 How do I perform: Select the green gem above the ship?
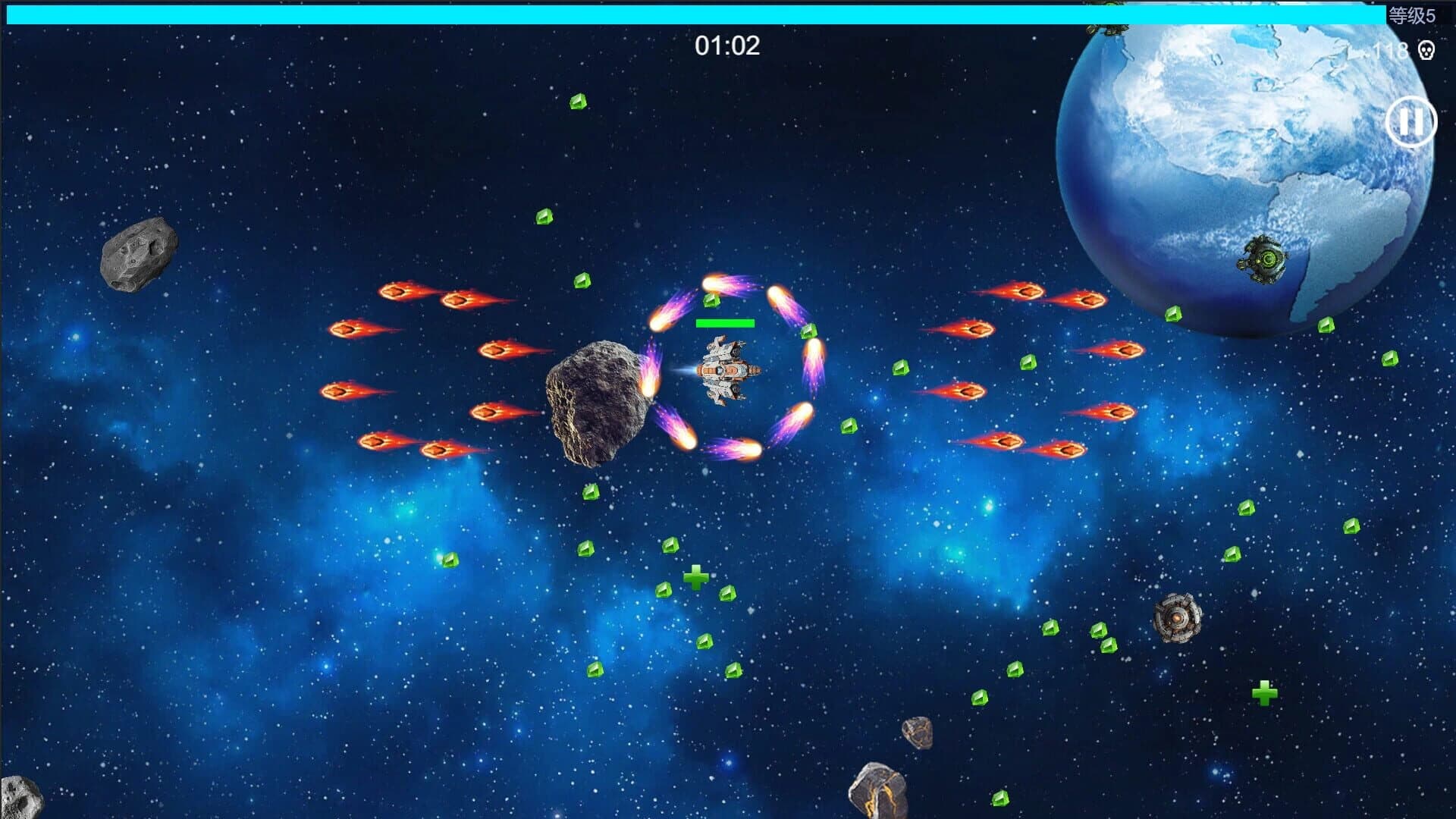(711, 302)
